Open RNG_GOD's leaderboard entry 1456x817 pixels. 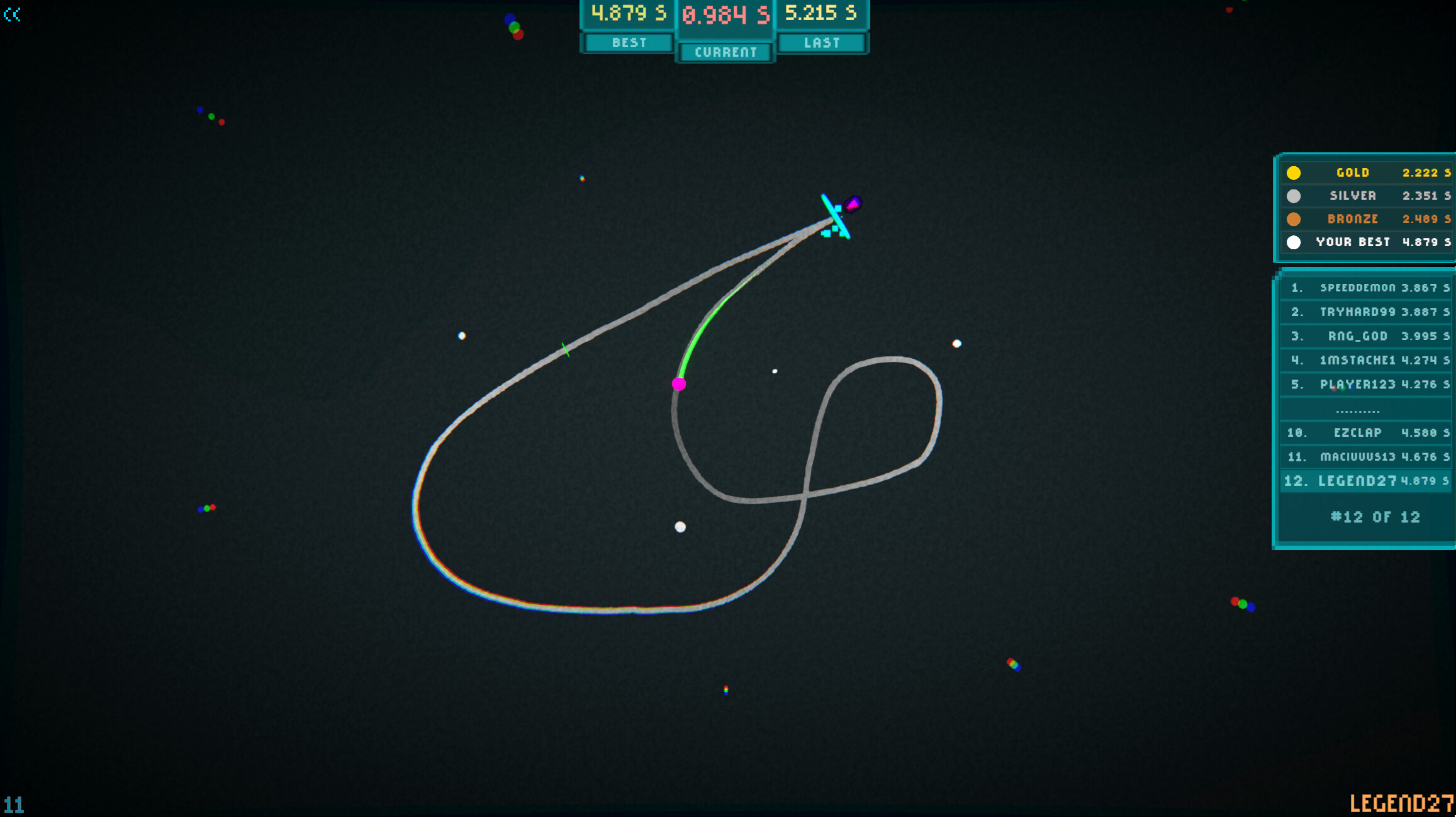pos(1365,335)
